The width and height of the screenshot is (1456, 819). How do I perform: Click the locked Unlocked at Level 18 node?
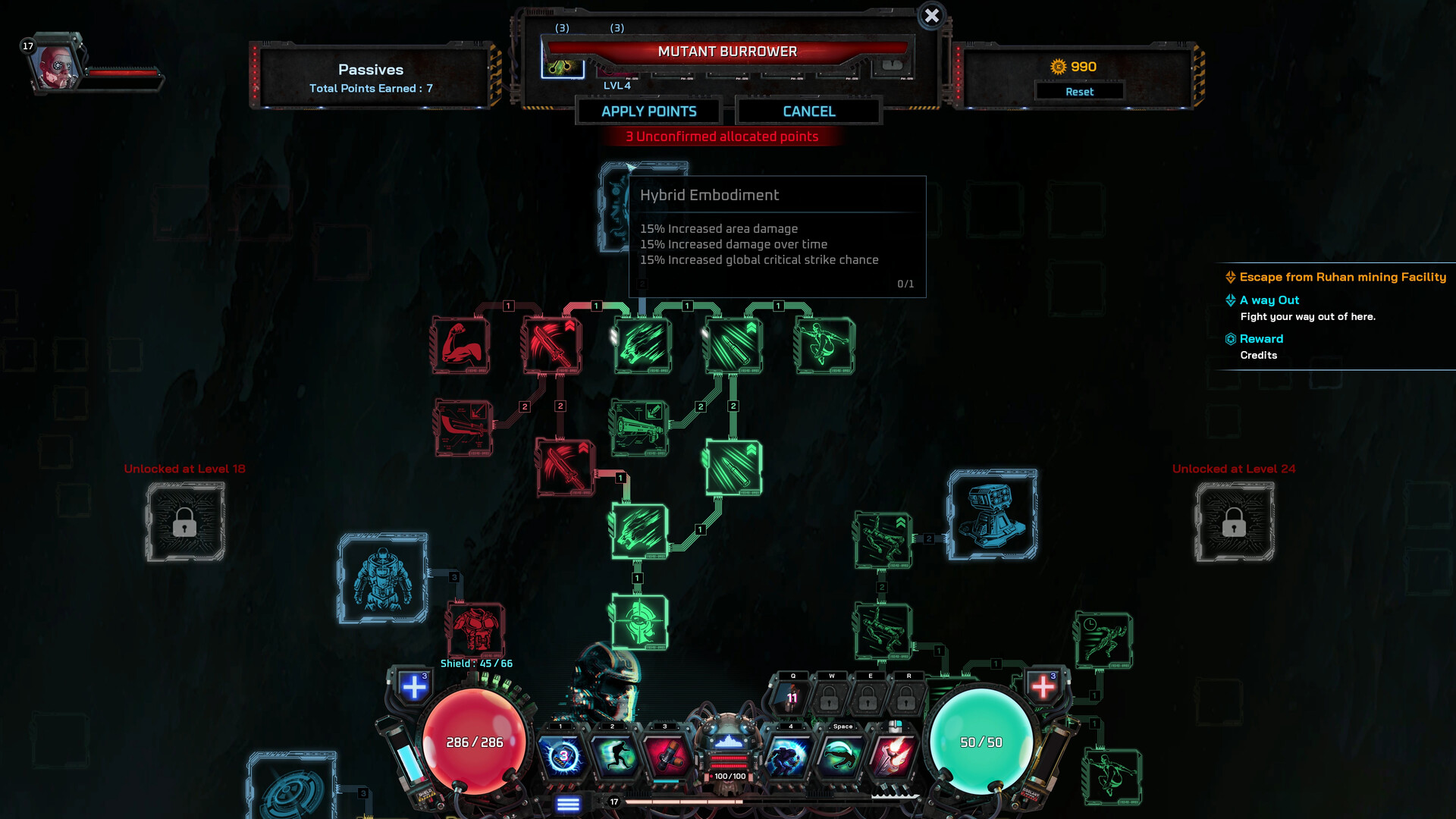click(x=187, y=523)
